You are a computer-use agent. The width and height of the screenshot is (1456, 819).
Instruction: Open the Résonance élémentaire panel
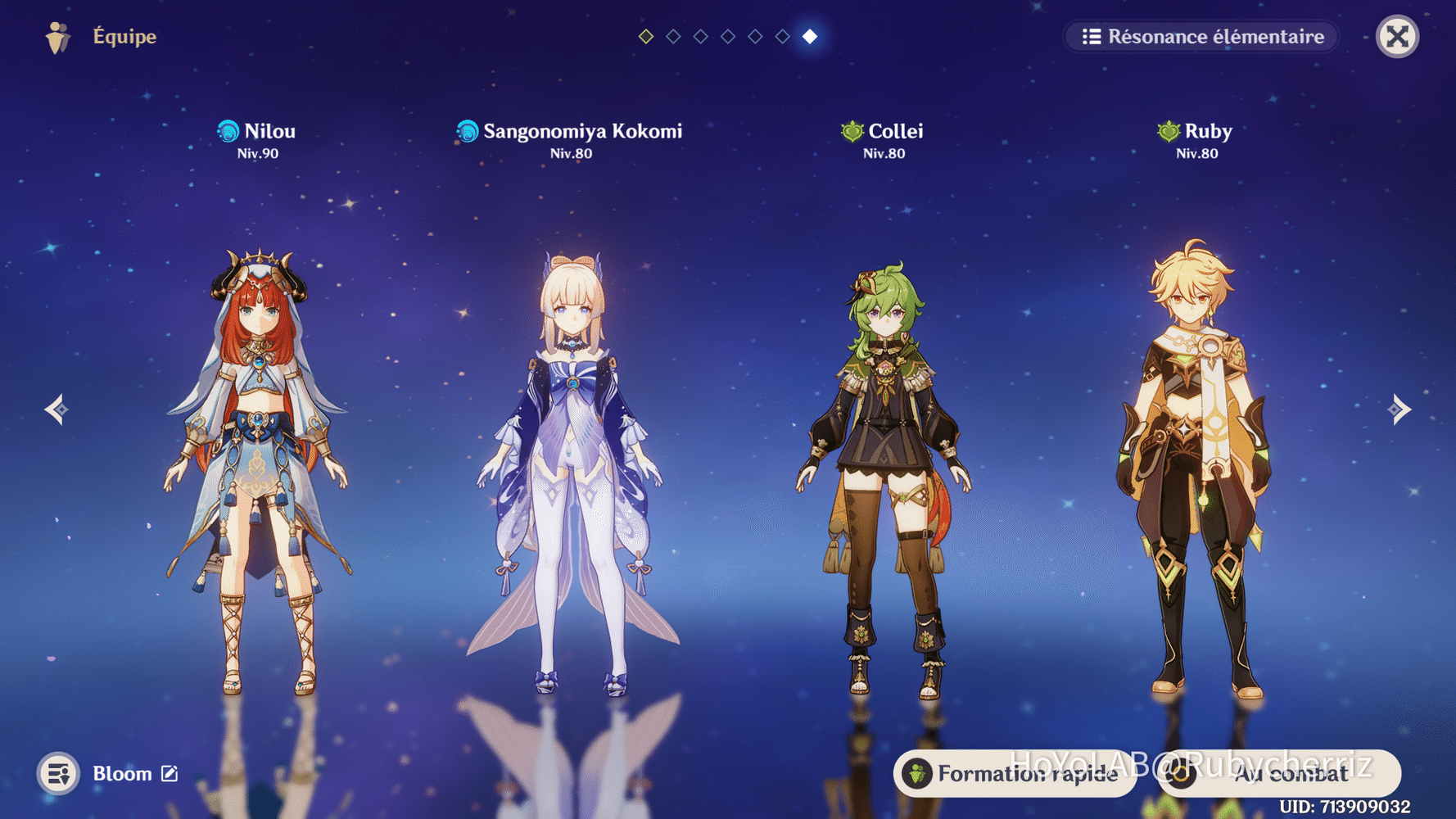[1200, 36]
